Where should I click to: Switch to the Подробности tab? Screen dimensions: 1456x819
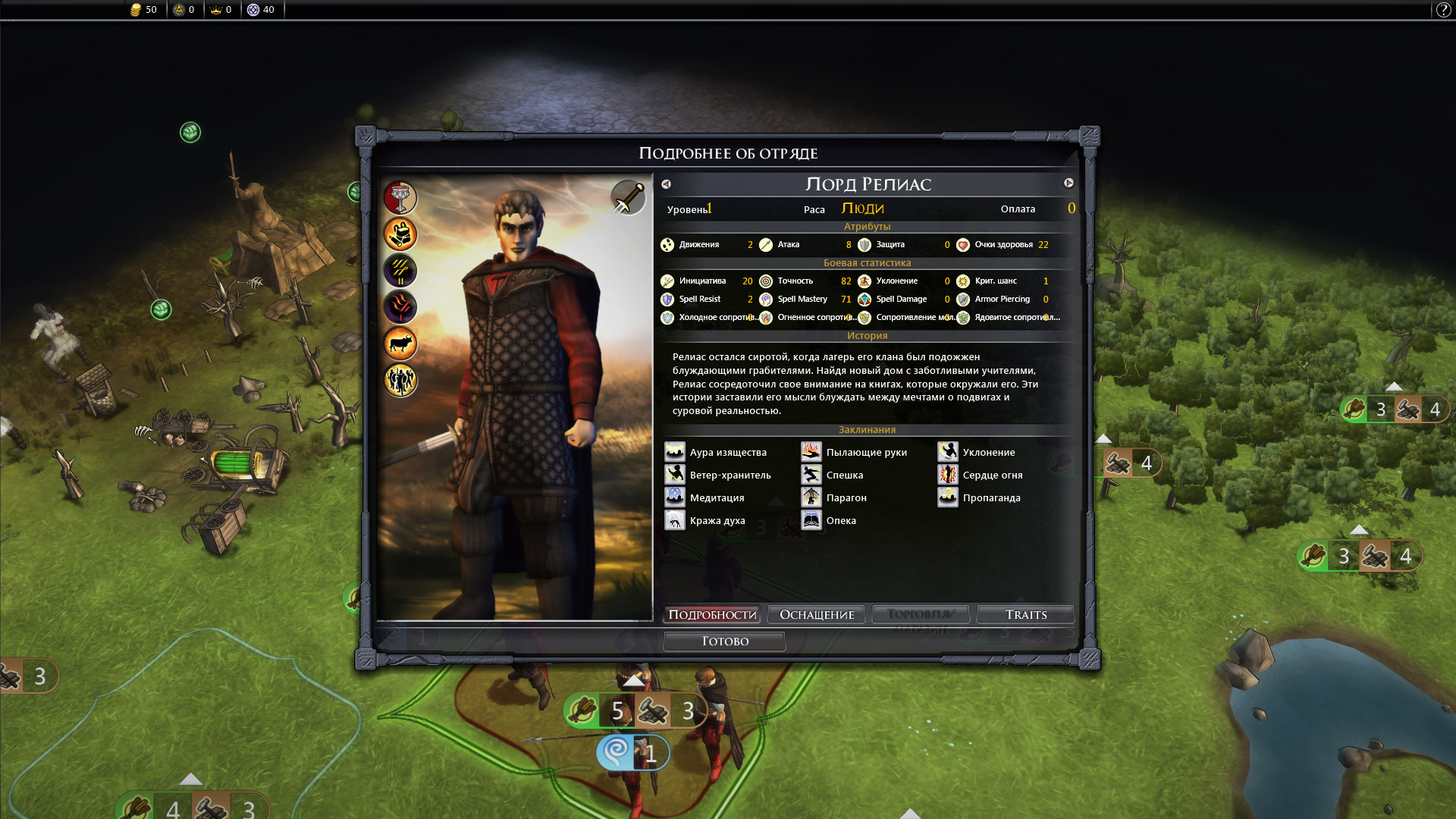[712, 614]
